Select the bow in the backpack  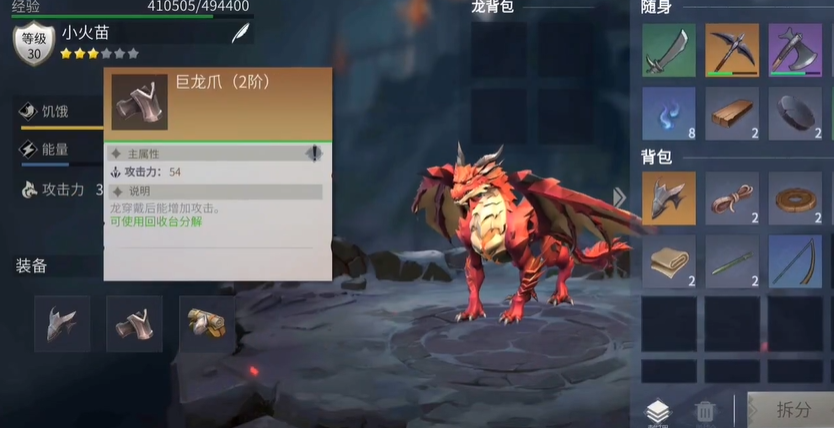pyautogui.click(x=796, y=261)
